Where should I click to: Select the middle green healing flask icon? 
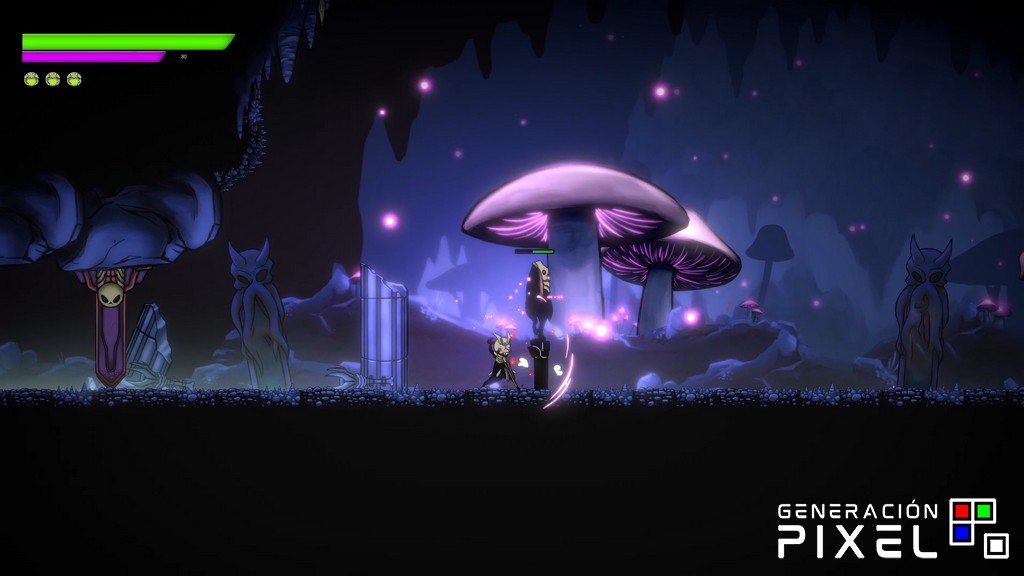click(53, 79)
